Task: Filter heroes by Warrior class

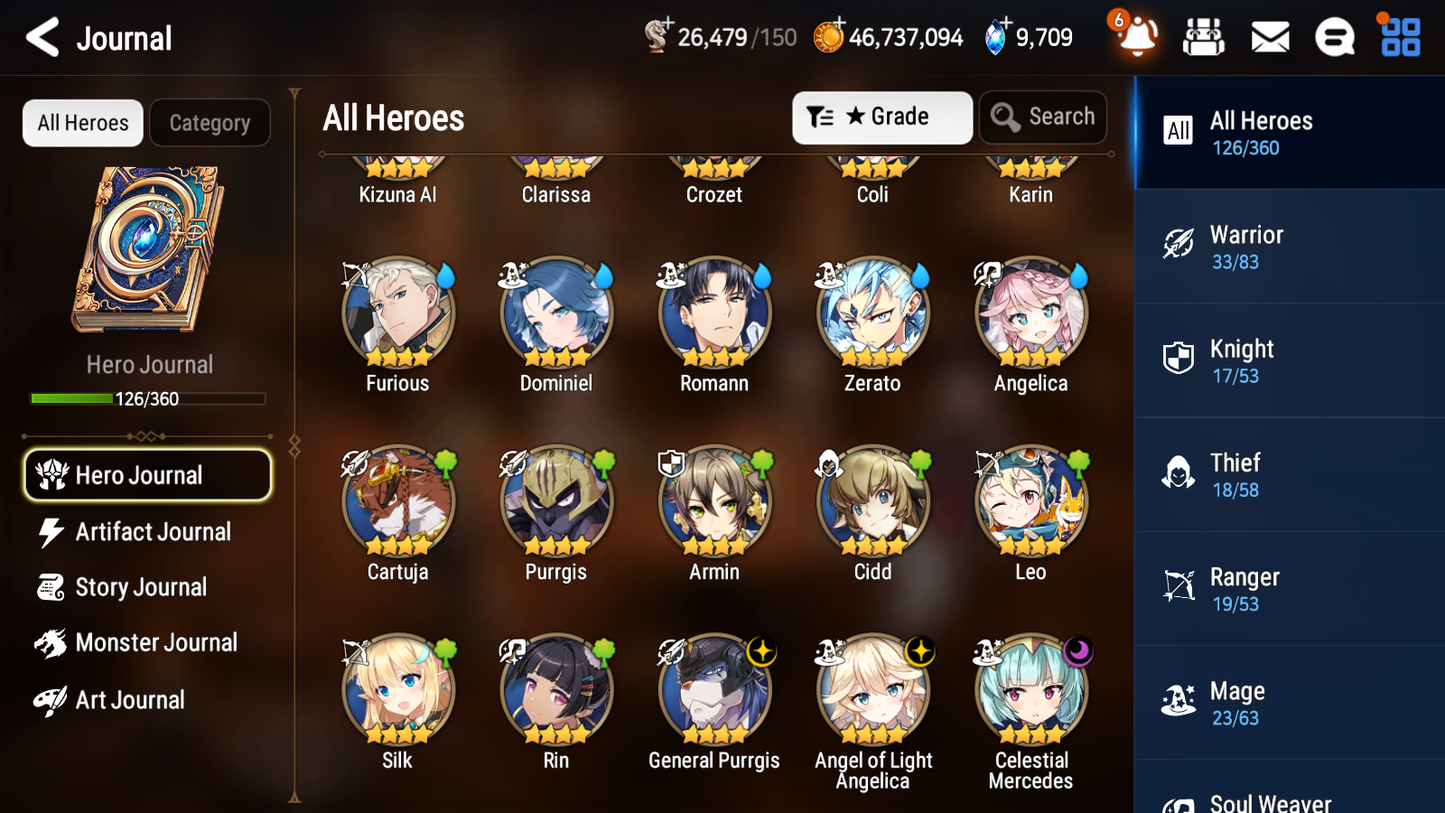Action: pos(1289,246)
